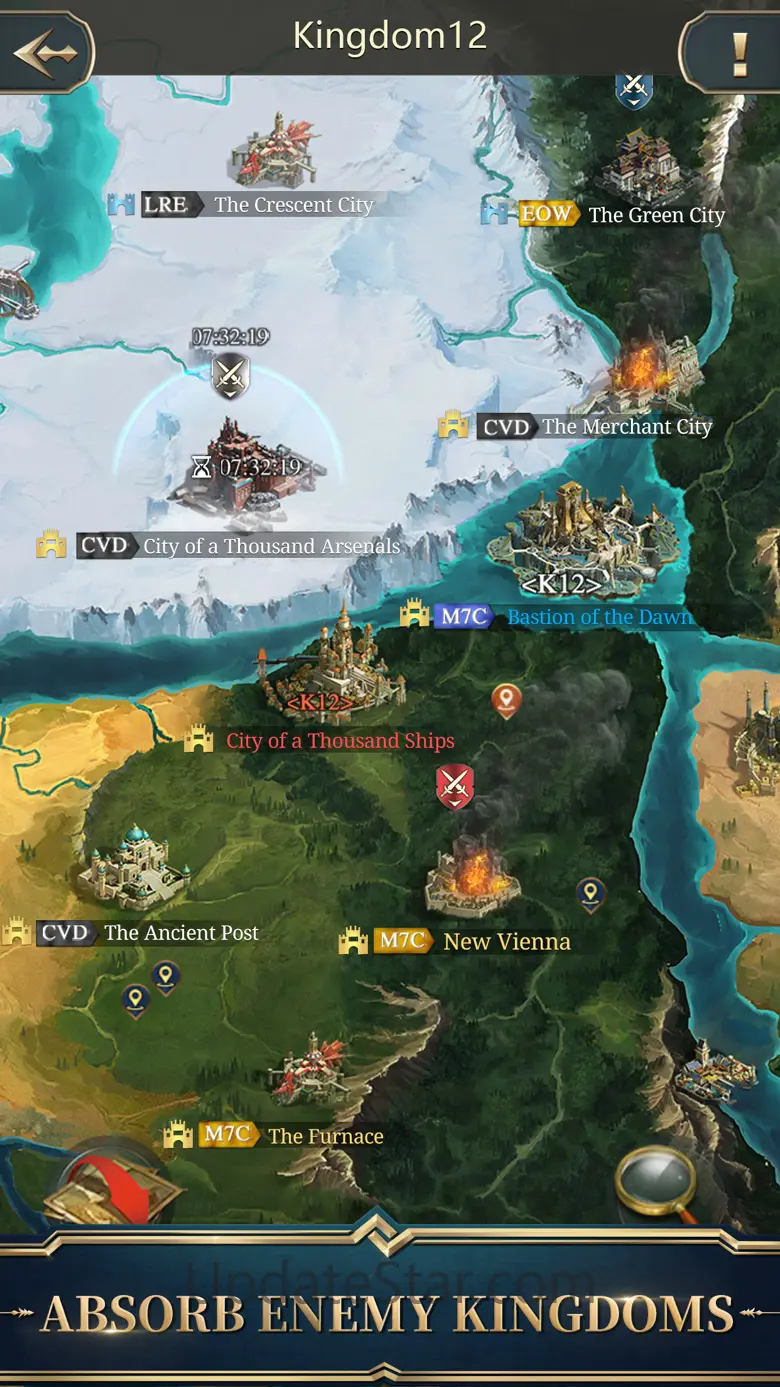Select The Furnace city label
Image resolution: width=780 pixels, height=1387 pixels.
click(325, 1136)
